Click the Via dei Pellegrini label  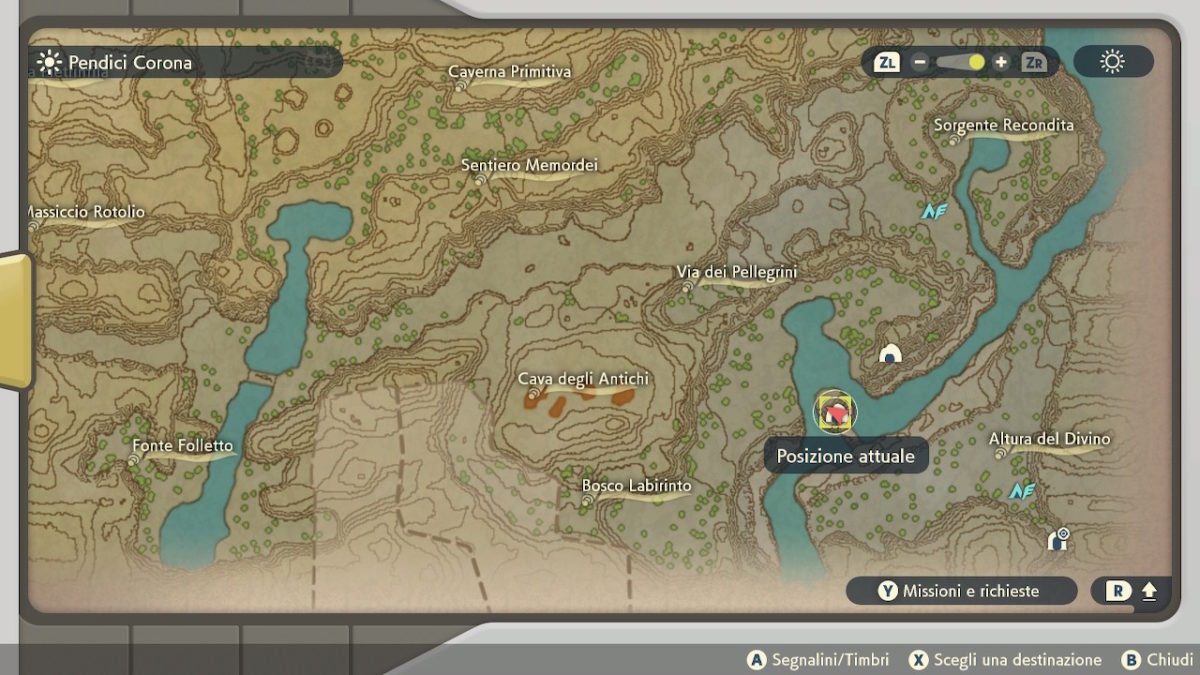pyautogui.click(x=736, y=272)
